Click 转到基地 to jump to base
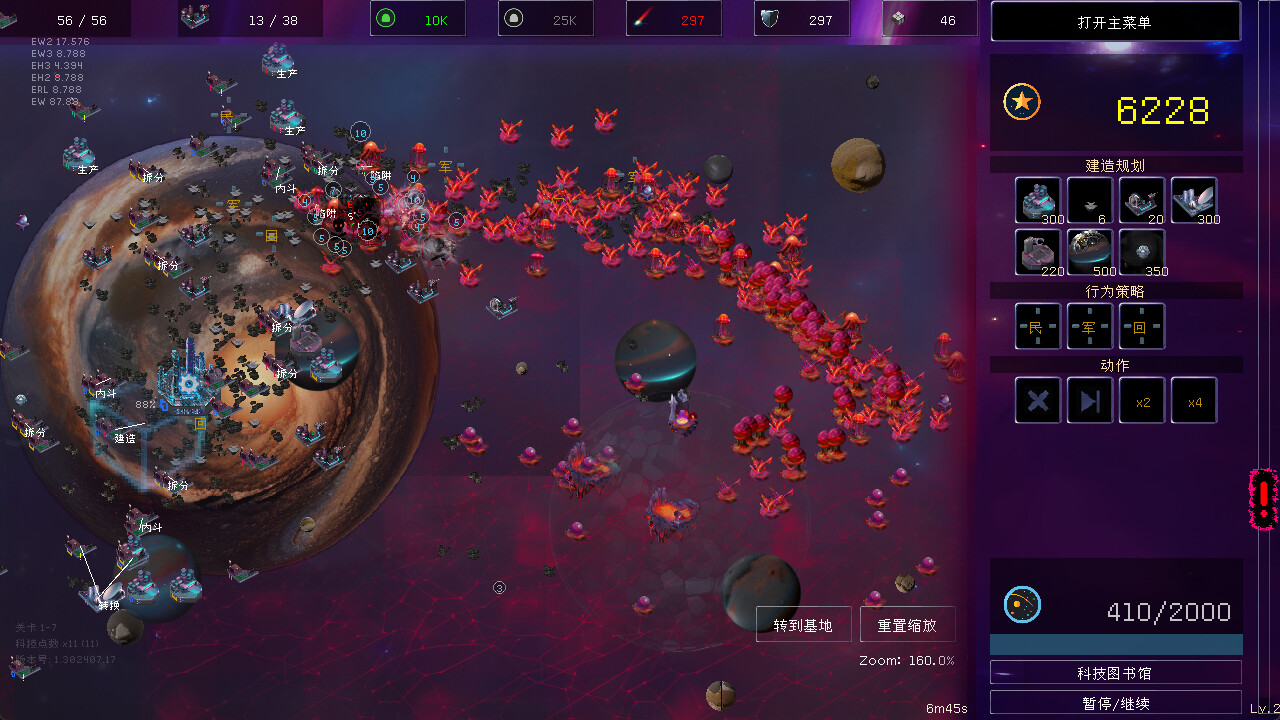1280x720 pixels. 803,624
